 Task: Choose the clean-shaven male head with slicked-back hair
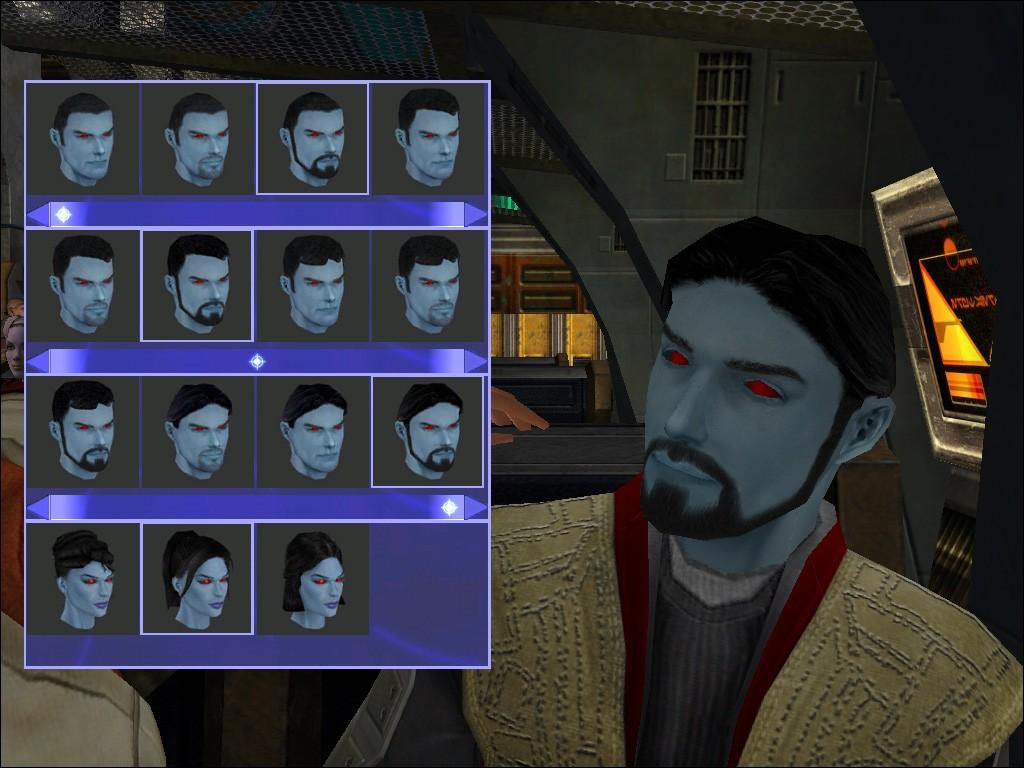pyautogui.click(x=312, y=432)
